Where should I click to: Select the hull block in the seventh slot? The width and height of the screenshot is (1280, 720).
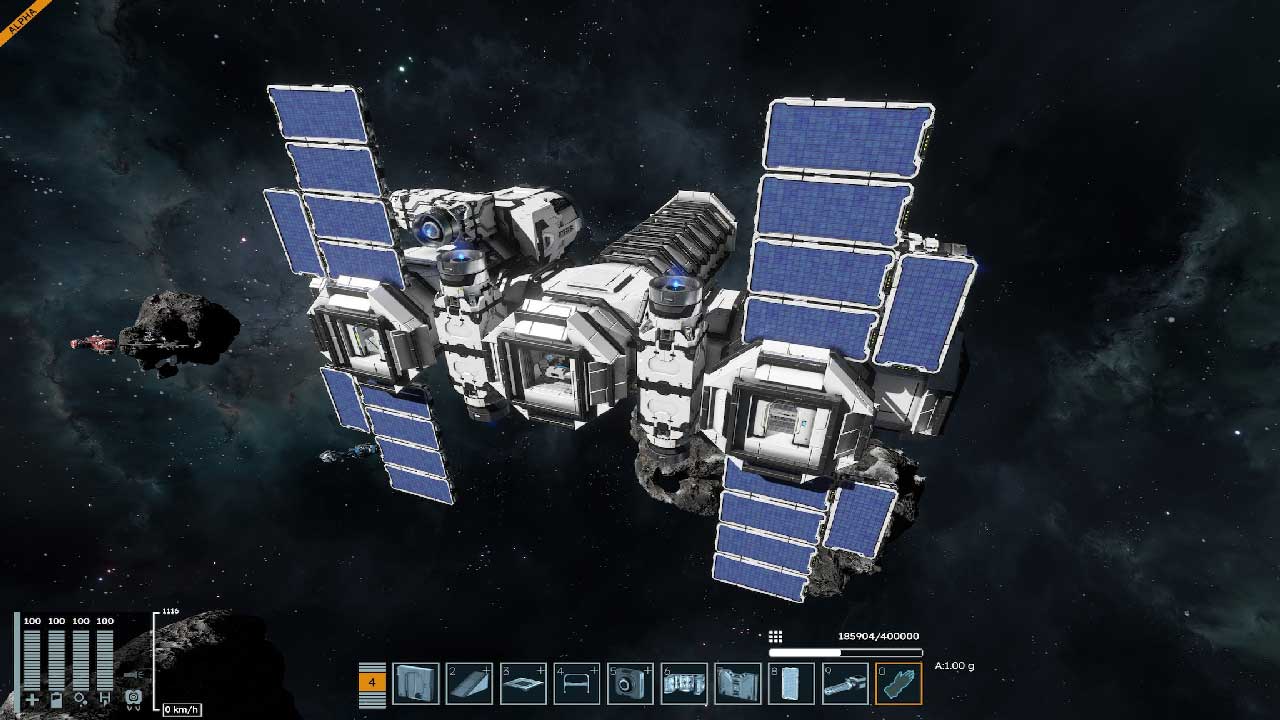pos(739,683)
